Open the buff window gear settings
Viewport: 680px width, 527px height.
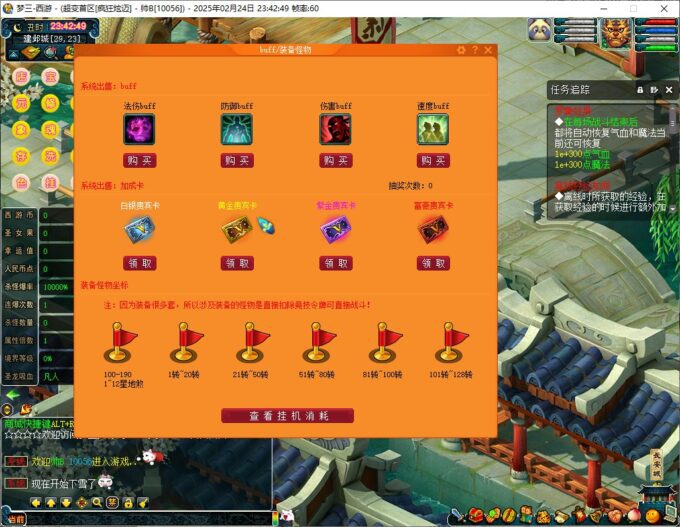coord(461,50)
